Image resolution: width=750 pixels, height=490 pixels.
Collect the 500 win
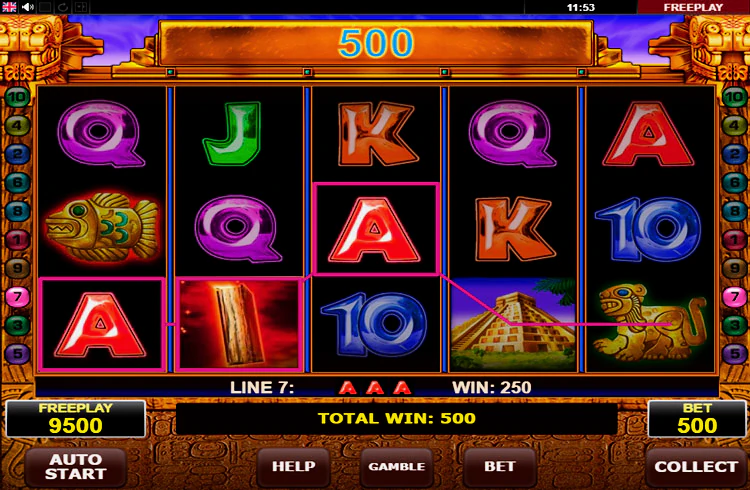696,467
